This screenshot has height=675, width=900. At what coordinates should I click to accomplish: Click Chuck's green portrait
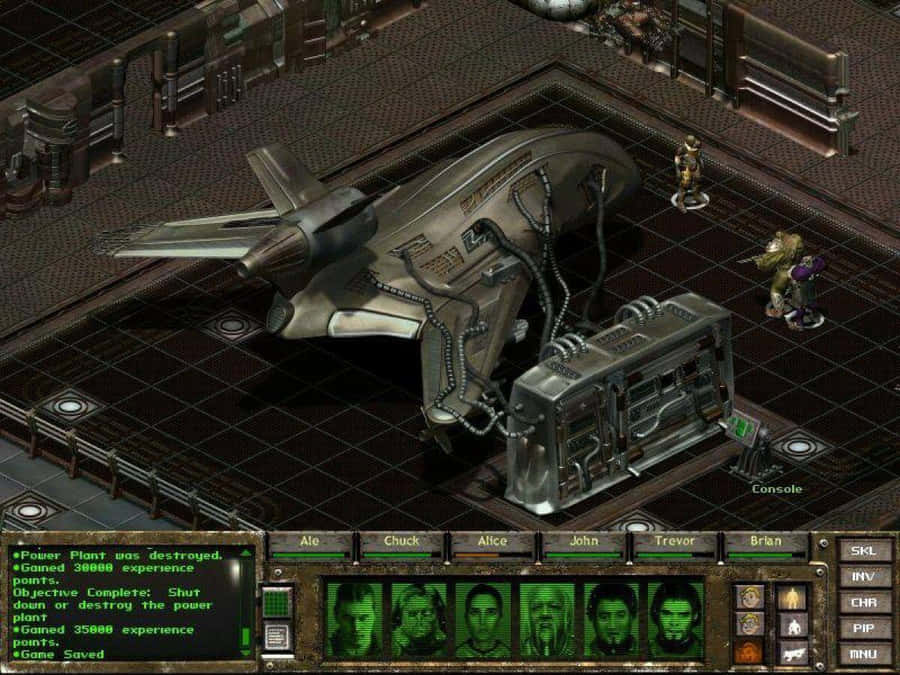click(x=420, y=620)
